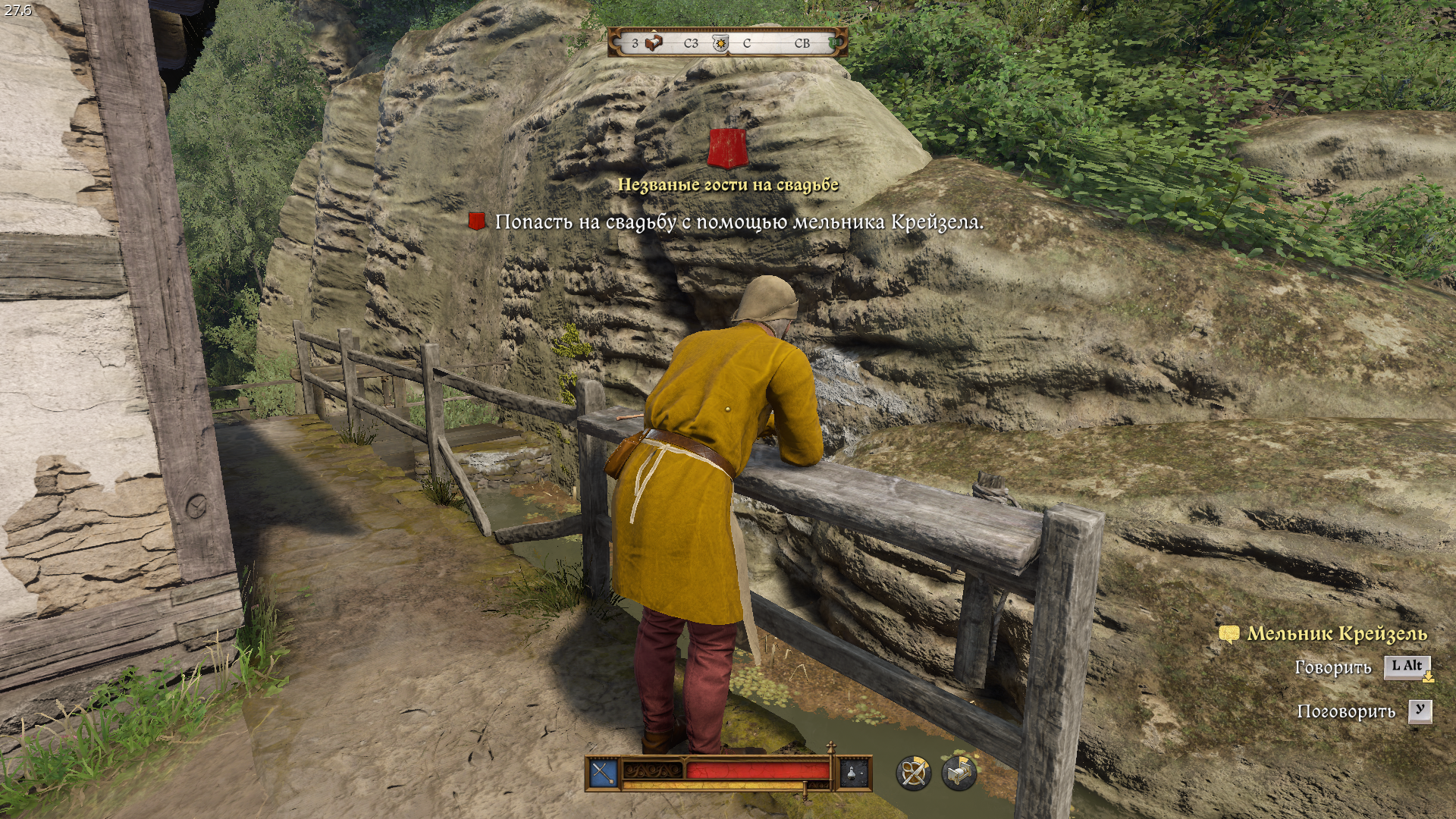1456x819 pixels.
Task: Click the bed fatigue status icon
Action: (x=959, y=773)
